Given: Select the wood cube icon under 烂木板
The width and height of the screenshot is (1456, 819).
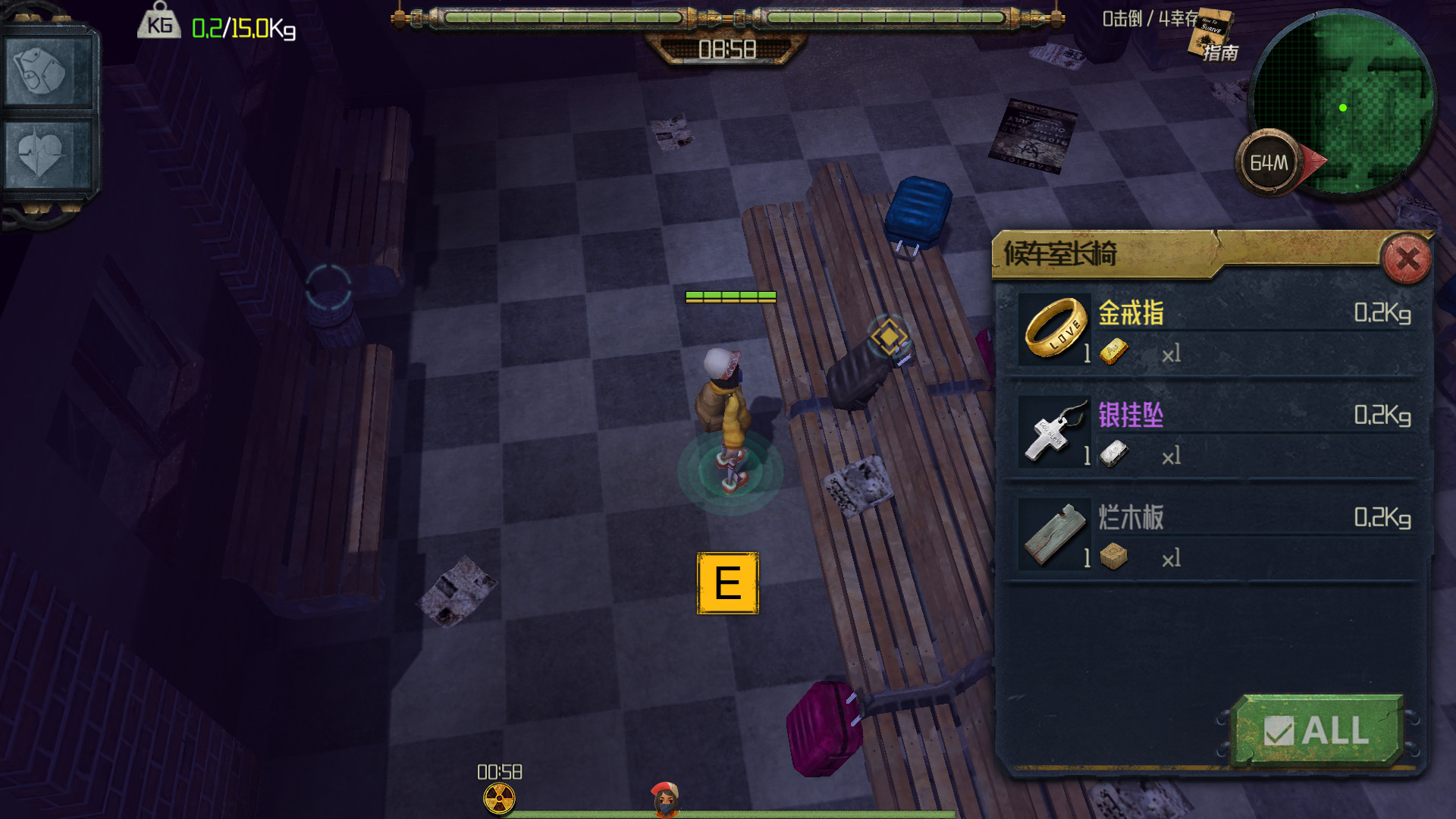Looking at the screenshot, I should coord(1115,555).
